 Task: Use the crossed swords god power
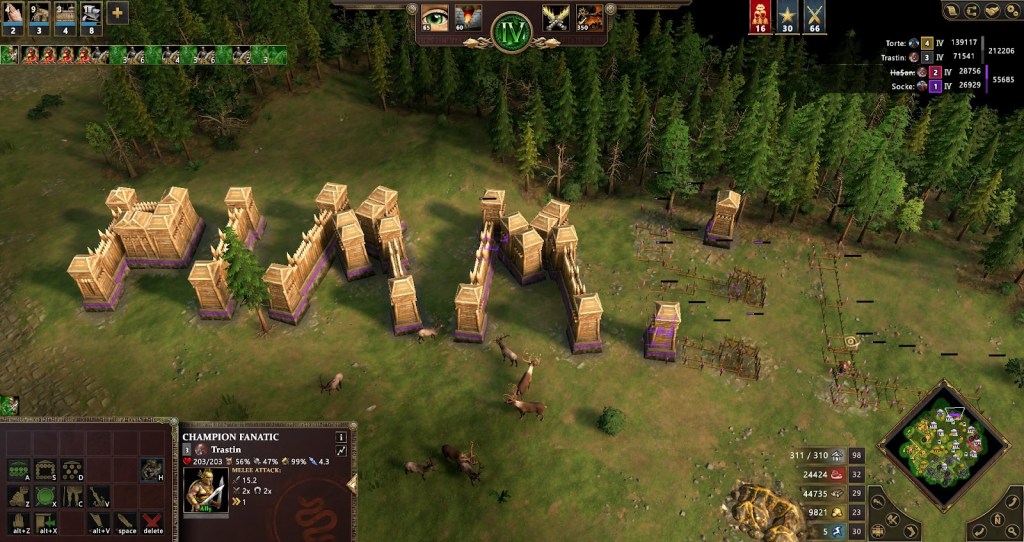[x=555, y=18]
